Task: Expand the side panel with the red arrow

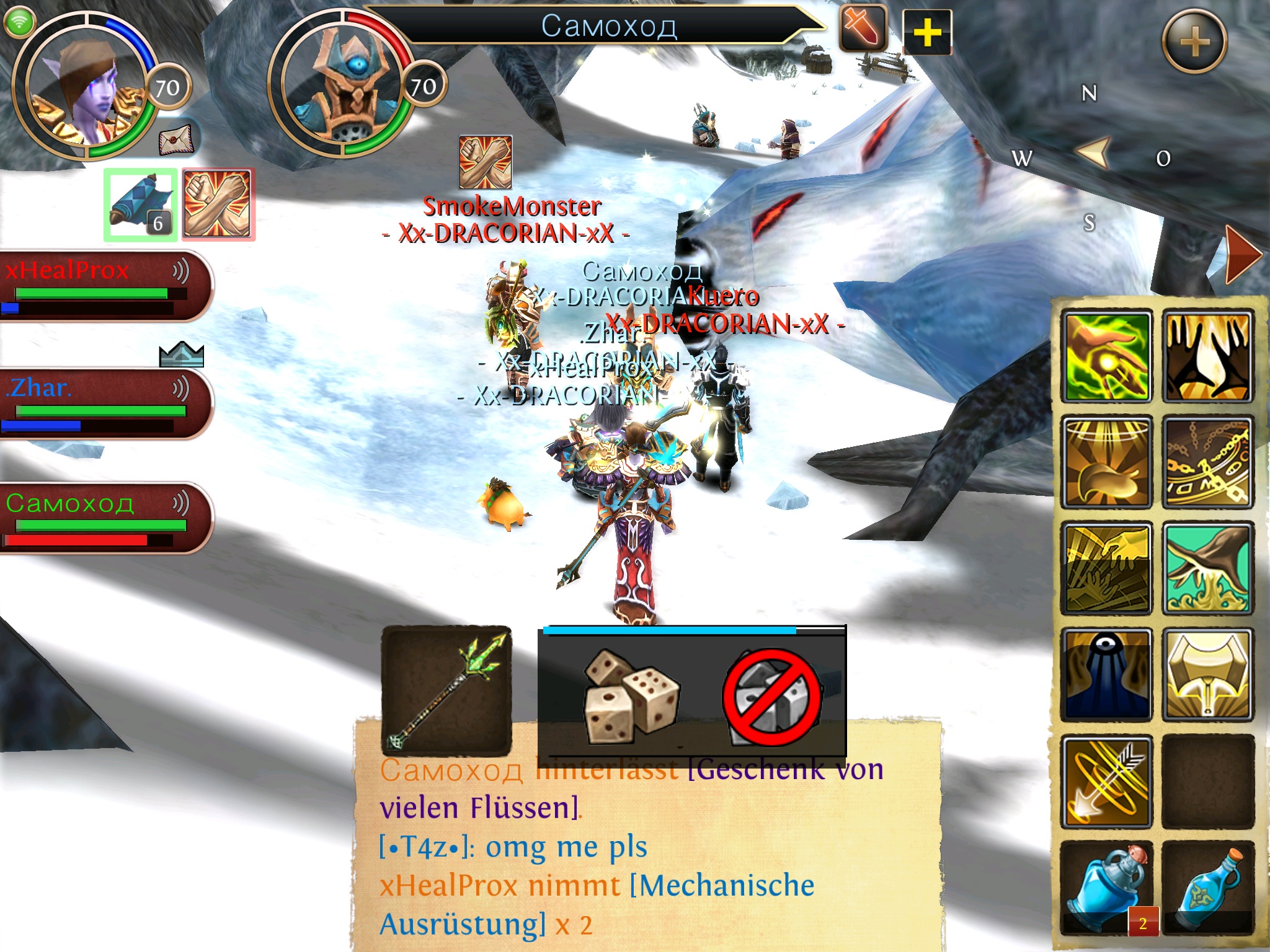Action: click(1242, 255)
